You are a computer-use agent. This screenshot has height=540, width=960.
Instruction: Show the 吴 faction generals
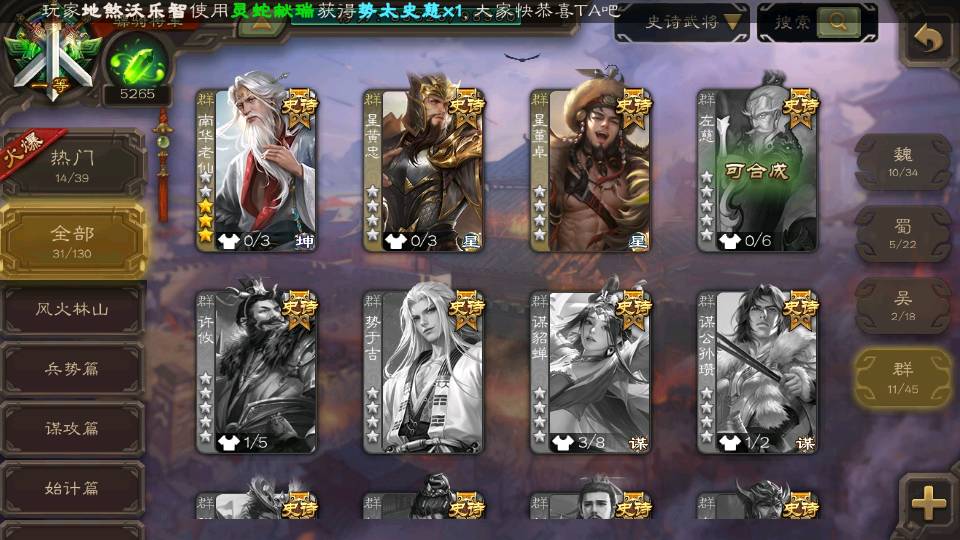902,305
